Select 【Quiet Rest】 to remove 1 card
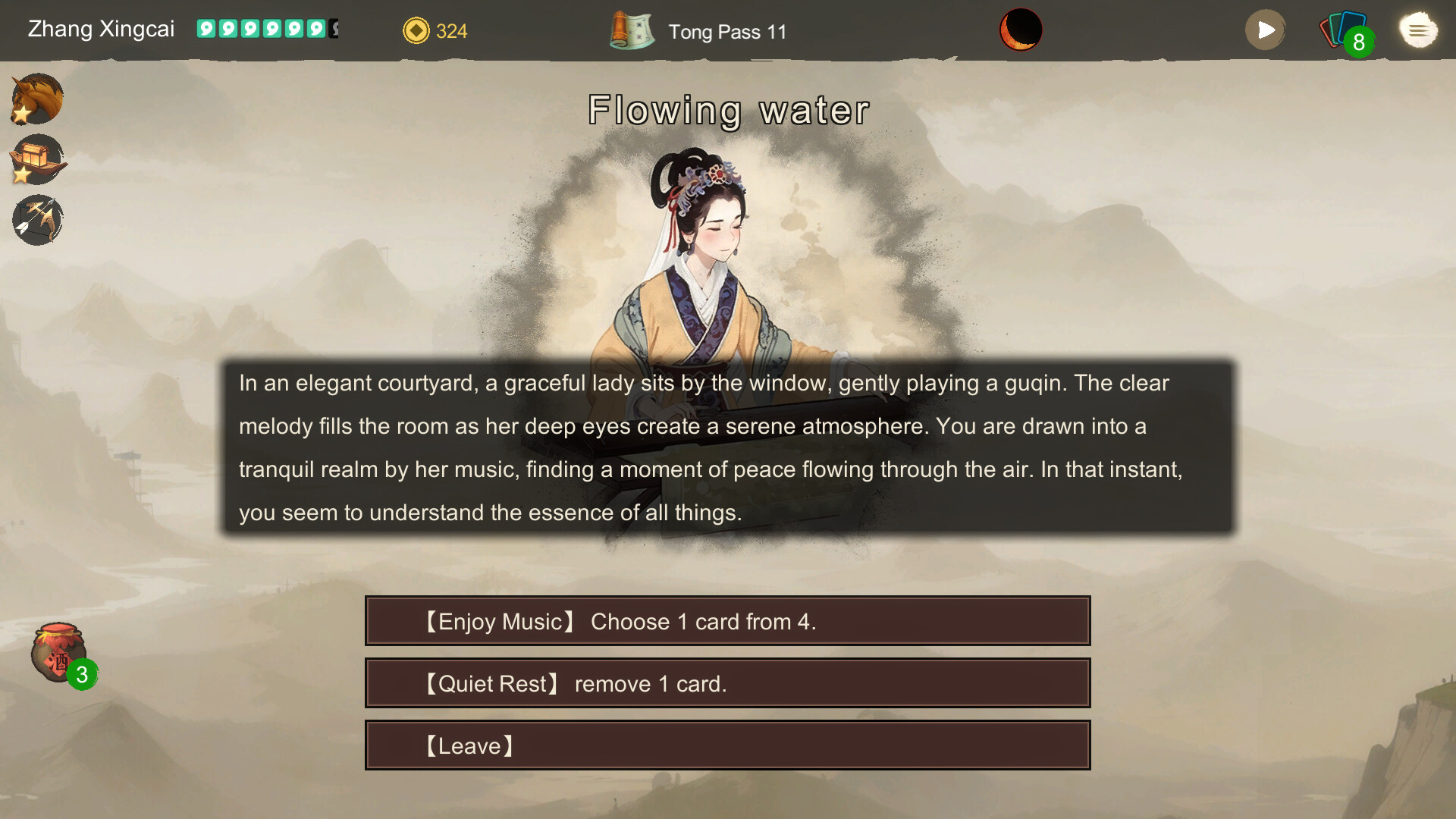The height and width of the screenshot is (819, 1456). pyautogui.click(x=727, y=682)
